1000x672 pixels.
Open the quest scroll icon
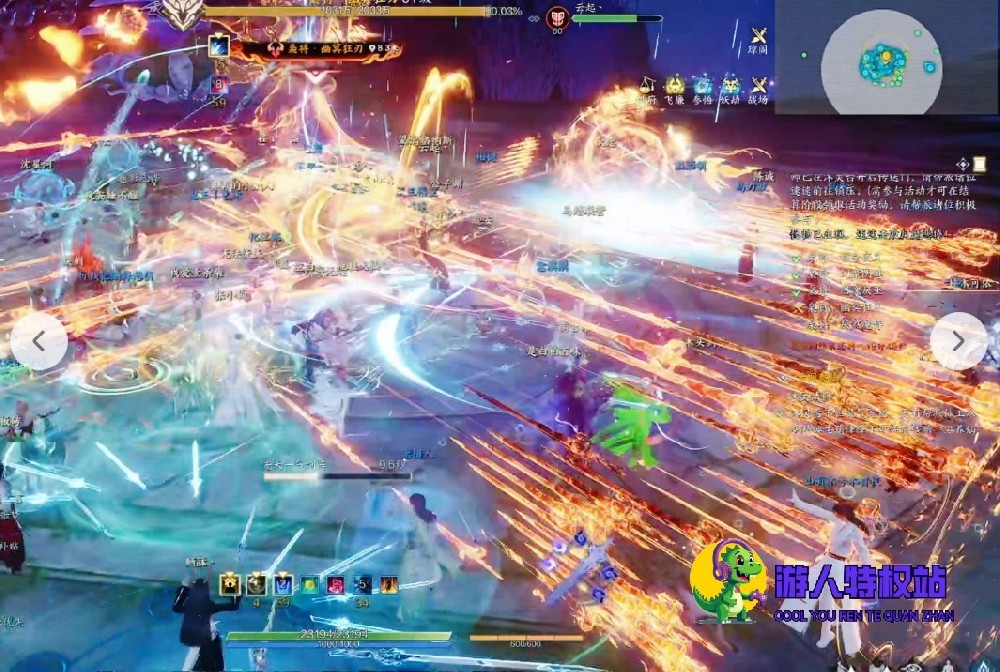pos(963,164)
